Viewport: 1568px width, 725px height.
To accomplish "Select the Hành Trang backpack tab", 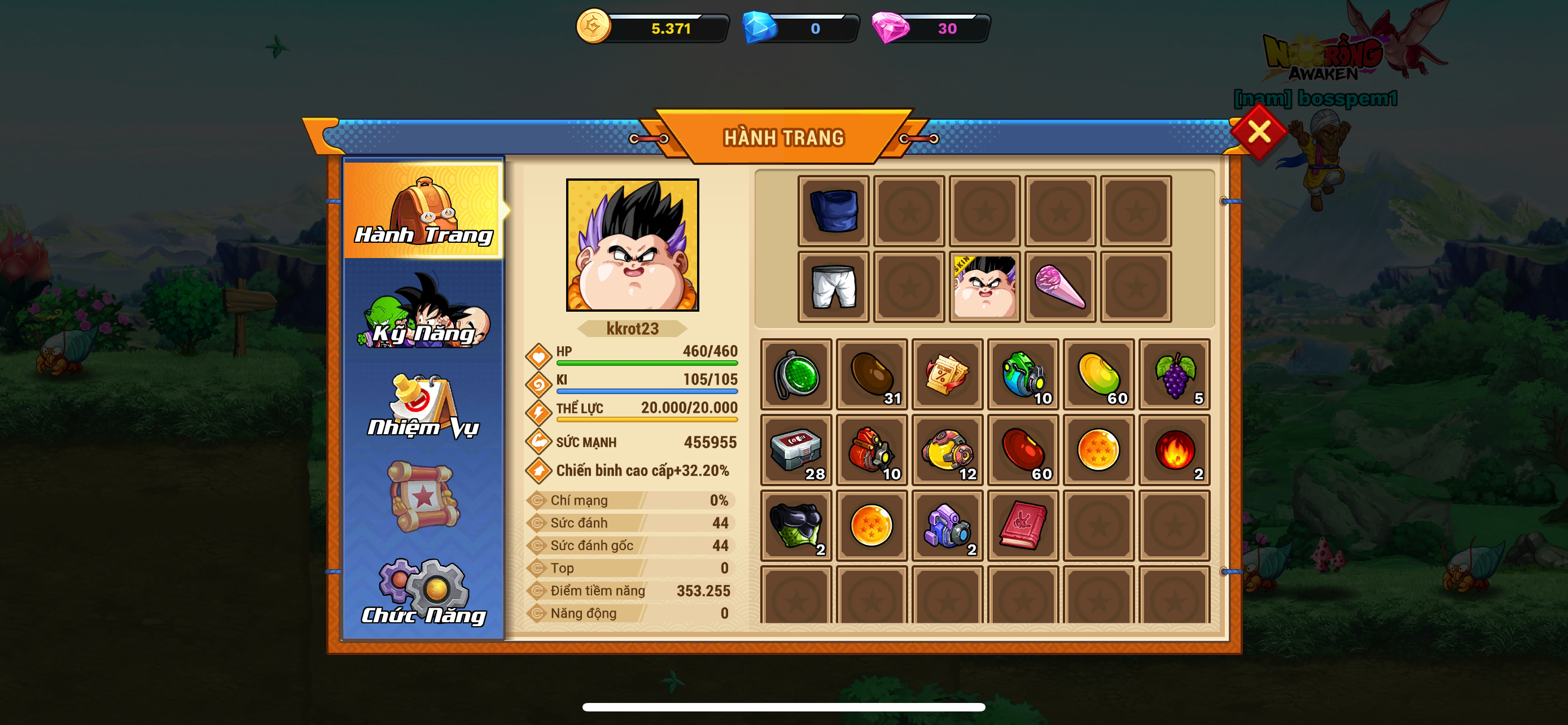I will (x=424, y=210).
